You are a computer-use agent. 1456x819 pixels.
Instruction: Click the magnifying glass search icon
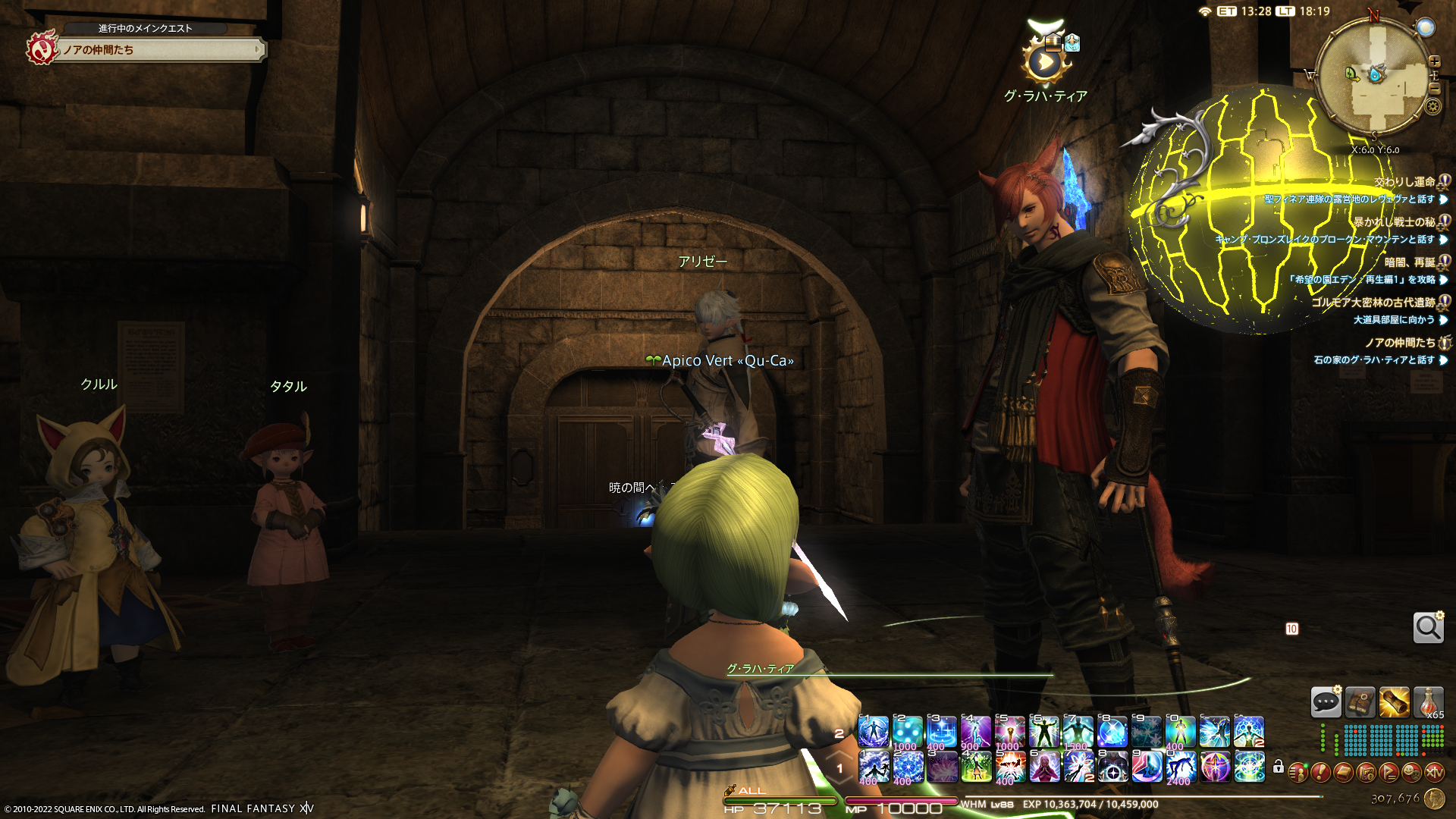point(1428,628)
